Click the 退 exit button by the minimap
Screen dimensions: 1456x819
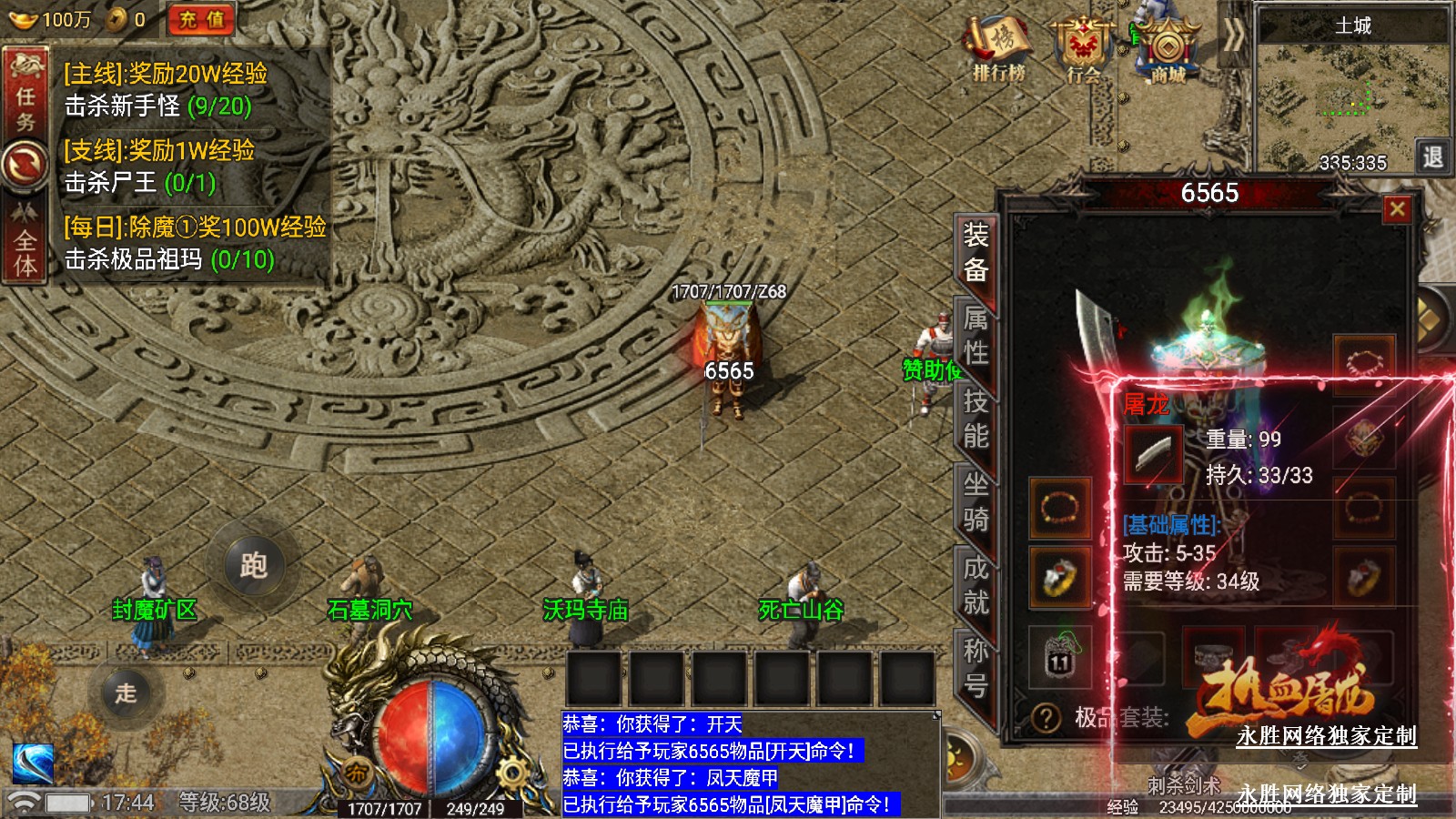(x=1432, y=157)
